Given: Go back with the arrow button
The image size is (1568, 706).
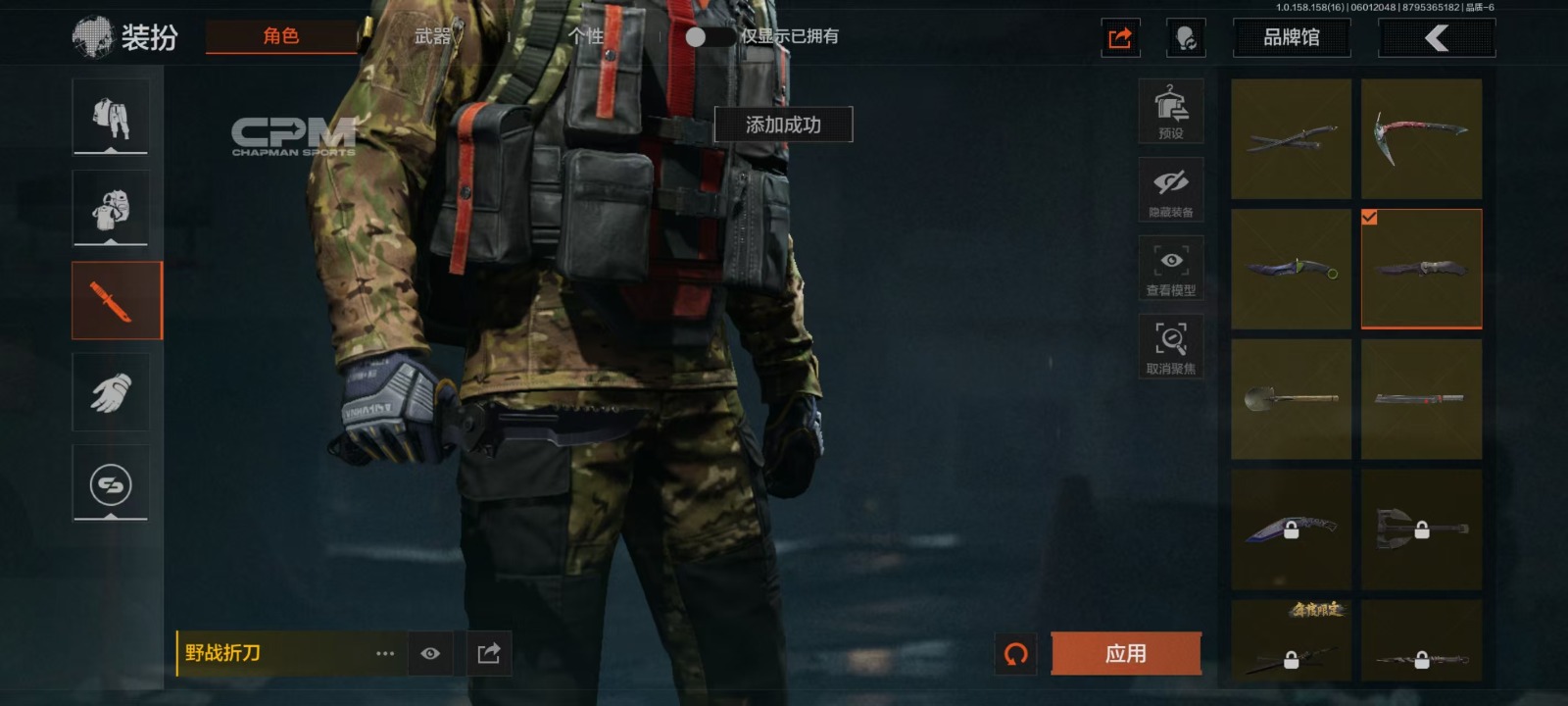Looking at the screenshot, I should [1437, 38].
